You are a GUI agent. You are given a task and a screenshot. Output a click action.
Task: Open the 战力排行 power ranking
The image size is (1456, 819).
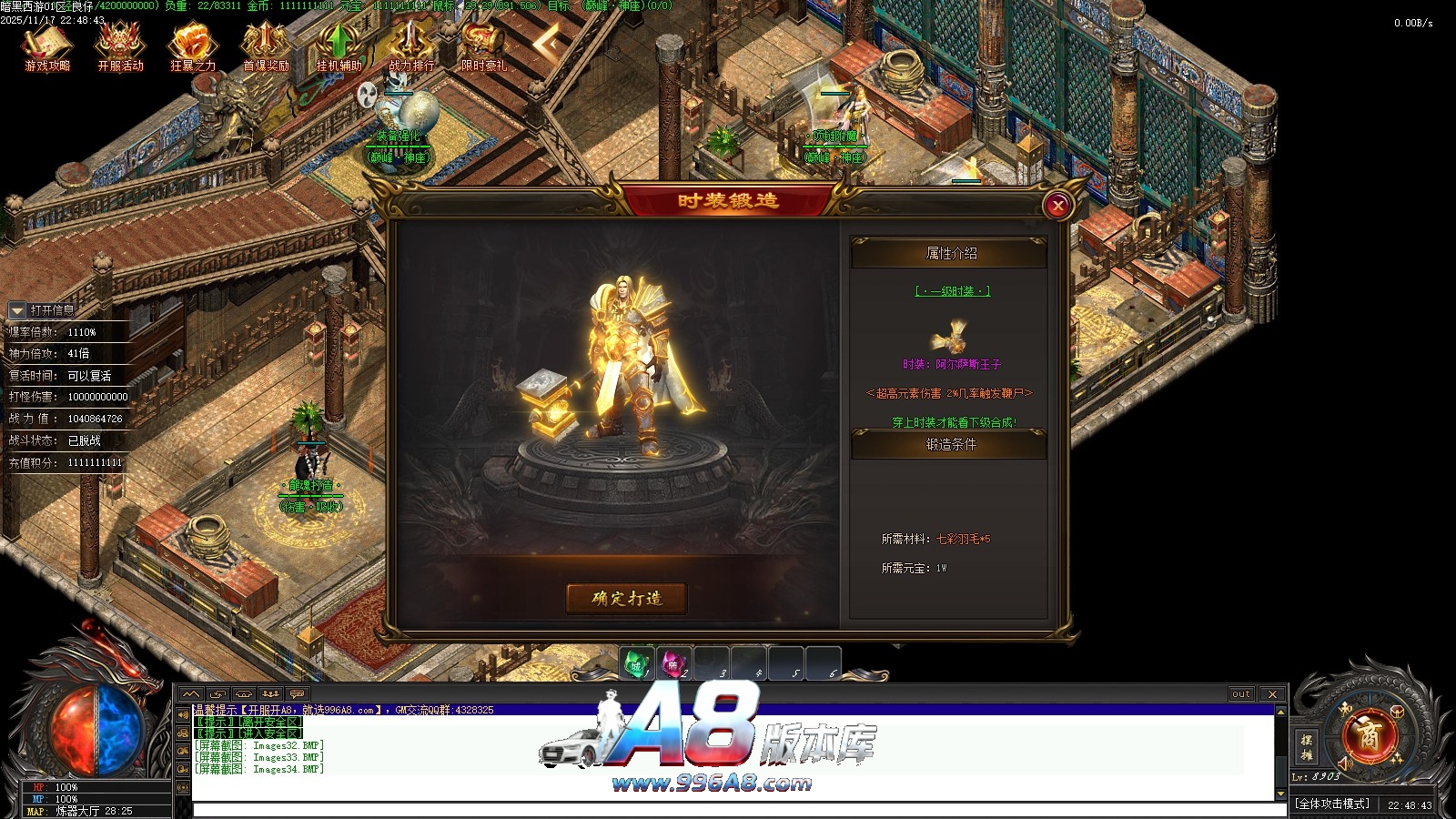[x=411, y=47]
